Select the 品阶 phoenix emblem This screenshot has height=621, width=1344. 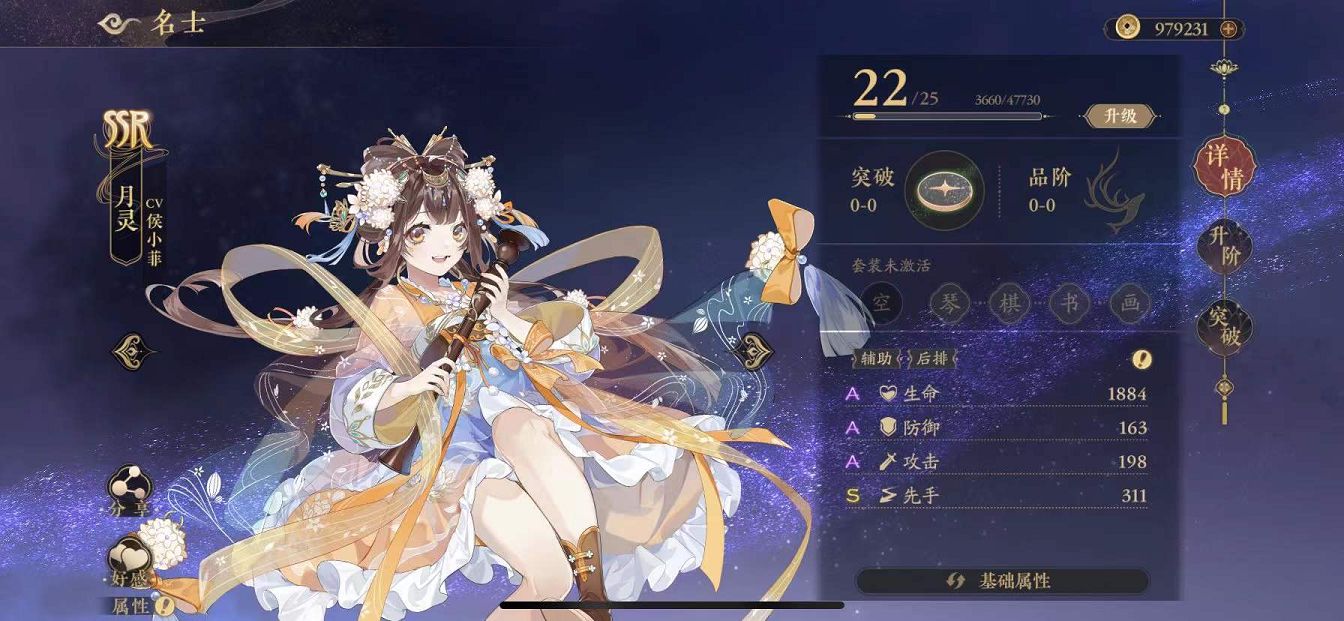[1115, 191]
